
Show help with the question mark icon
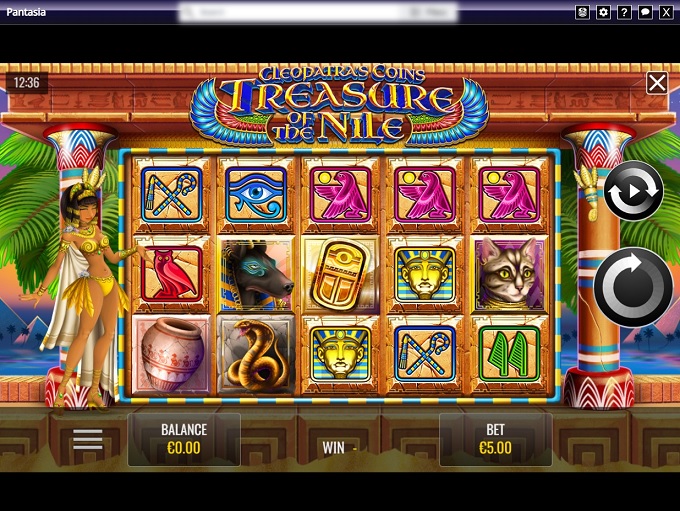pos(624,12)
